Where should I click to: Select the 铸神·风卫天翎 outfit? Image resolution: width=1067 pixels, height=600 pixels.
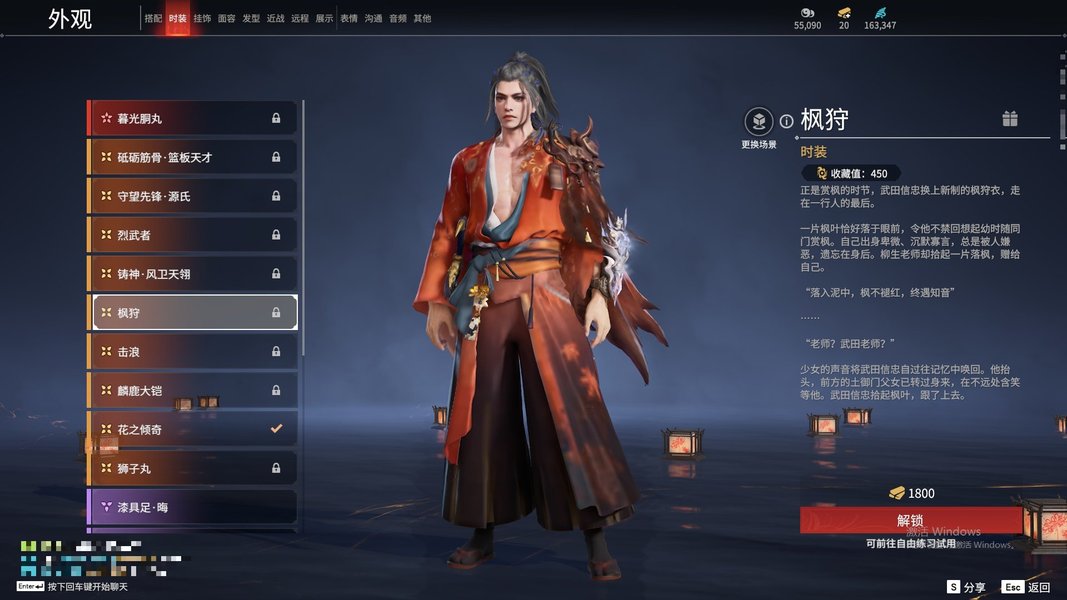tap(193, 274)
